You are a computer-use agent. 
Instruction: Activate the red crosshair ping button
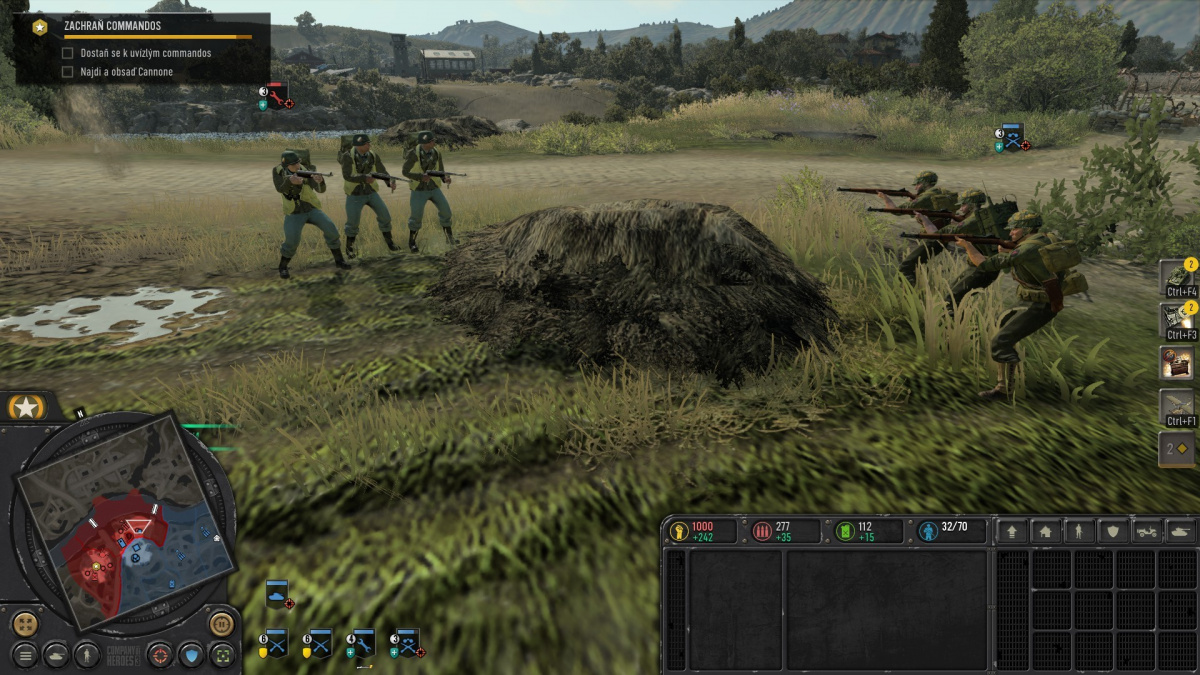pyautogui.click(x=160, y=655)
